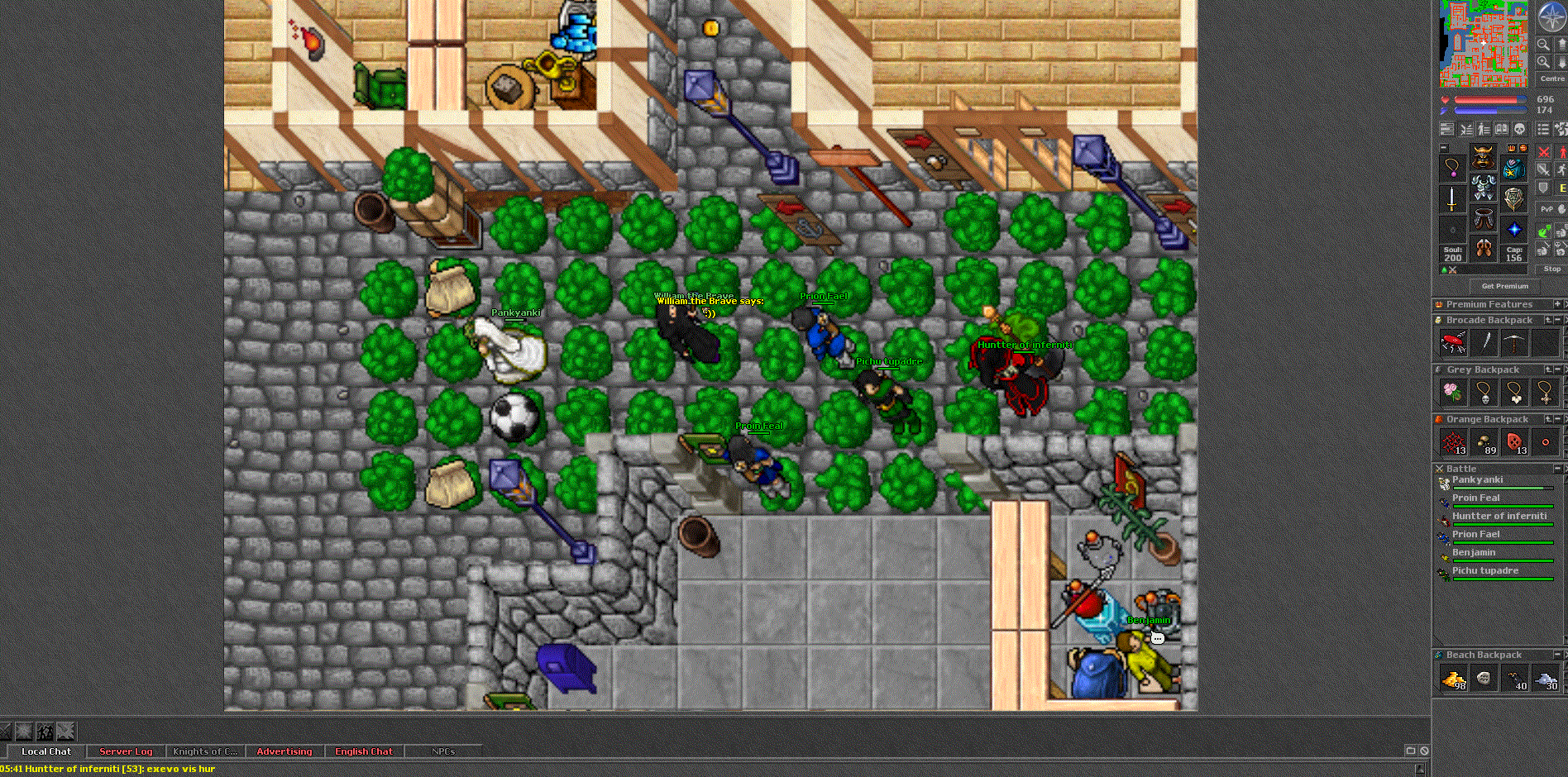Open the Advertising chat tab

(284, 751)
